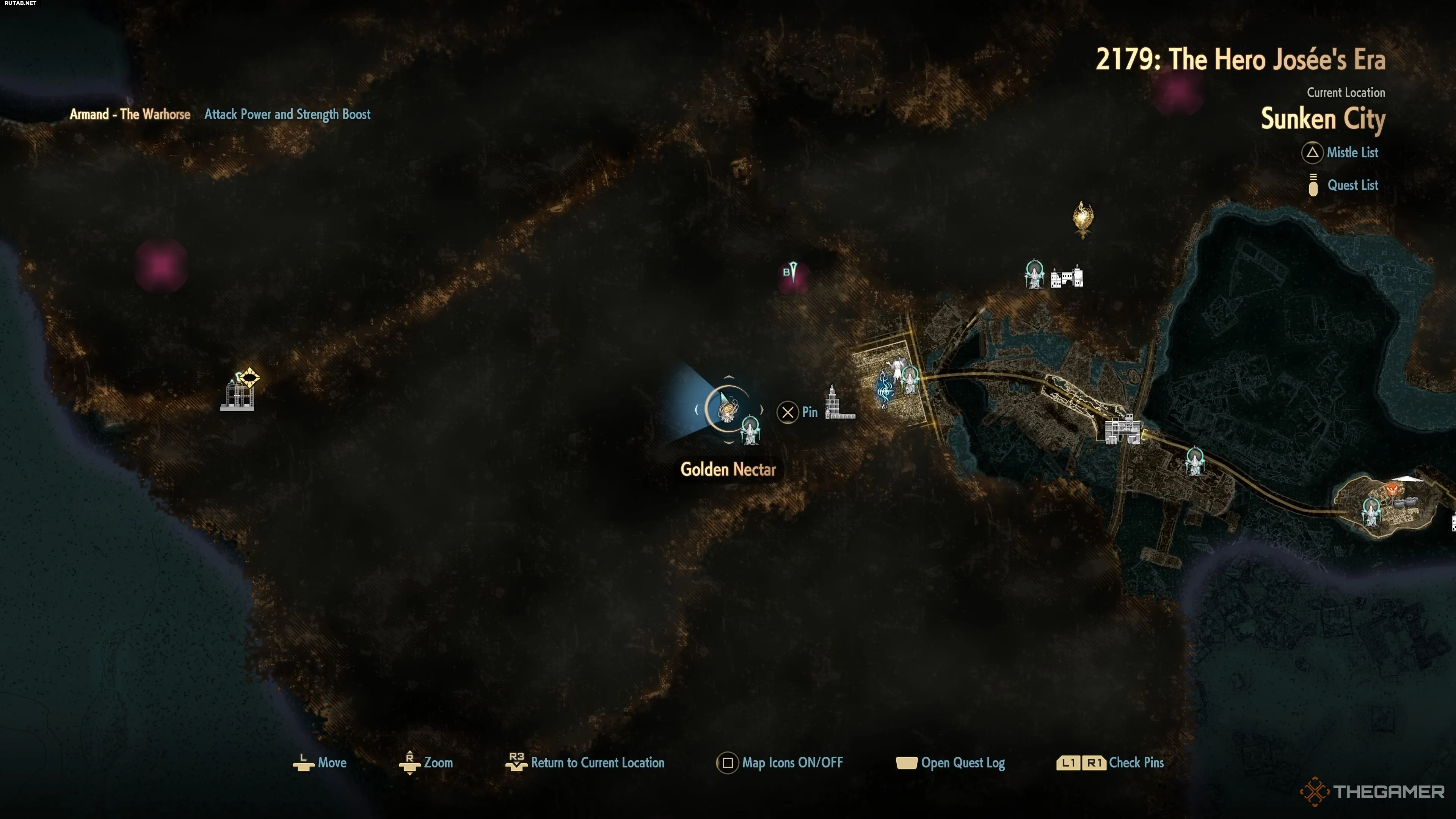Choose the white castle landmark icon
Image resolution: width=1456 pixels, height=819 pixels.
1067,278
